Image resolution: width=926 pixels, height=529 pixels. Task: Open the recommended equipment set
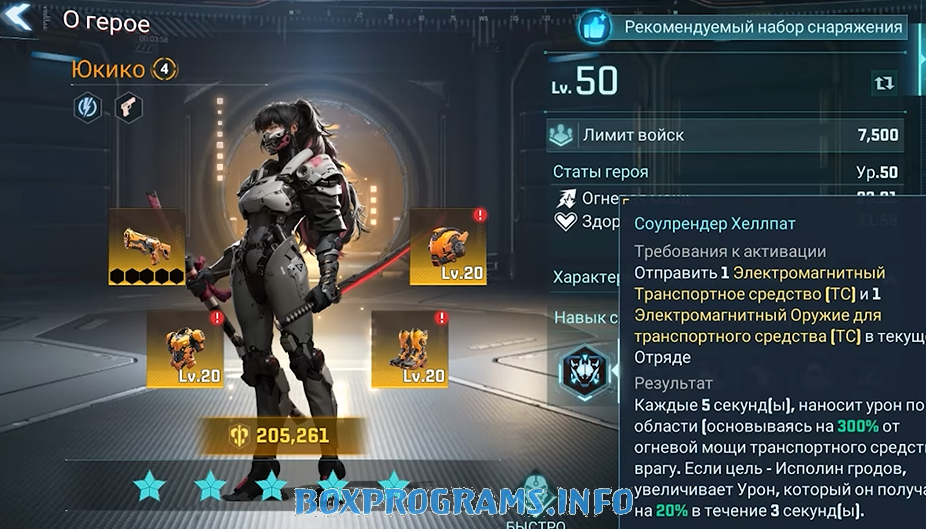(743, 27)
